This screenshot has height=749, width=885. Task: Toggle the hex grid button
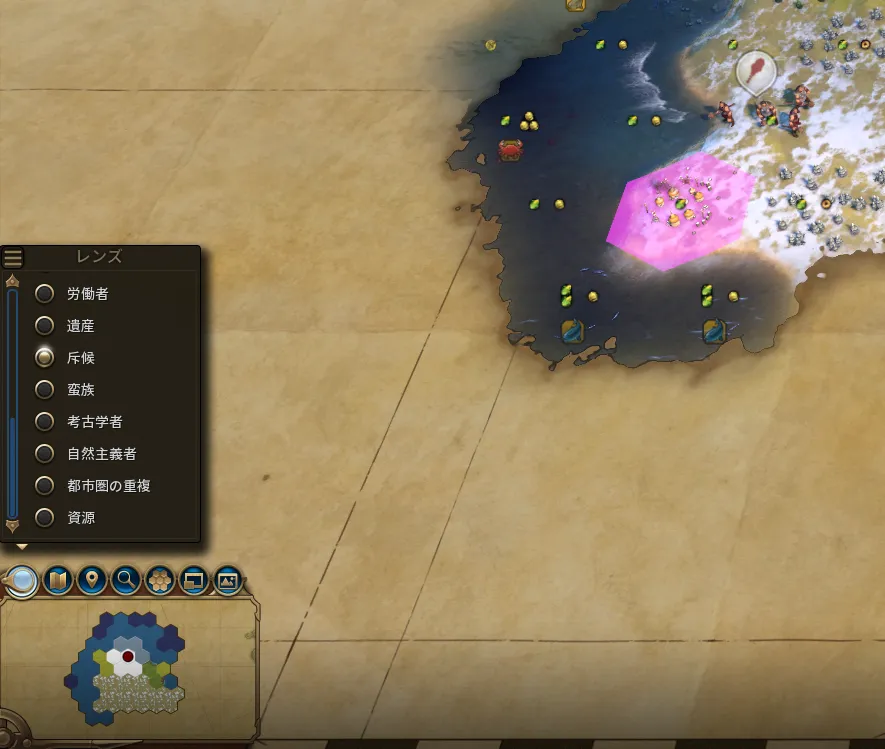point(160,580)
